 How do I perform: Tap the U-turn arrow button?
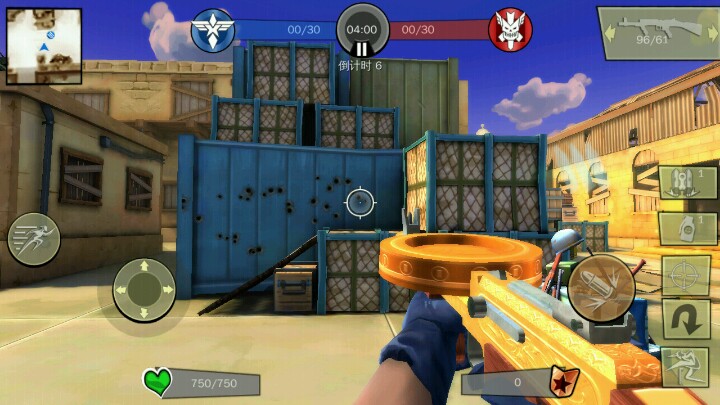(x=686, y=321)
